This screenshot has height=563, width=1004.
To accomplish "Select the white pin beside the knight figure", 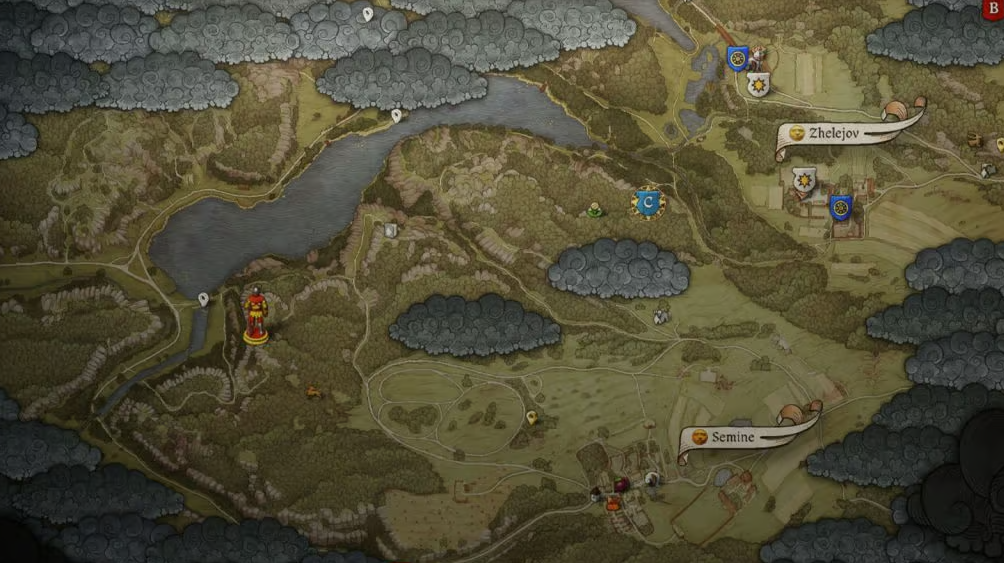I will pyautogui.click(x=203, y=299).
